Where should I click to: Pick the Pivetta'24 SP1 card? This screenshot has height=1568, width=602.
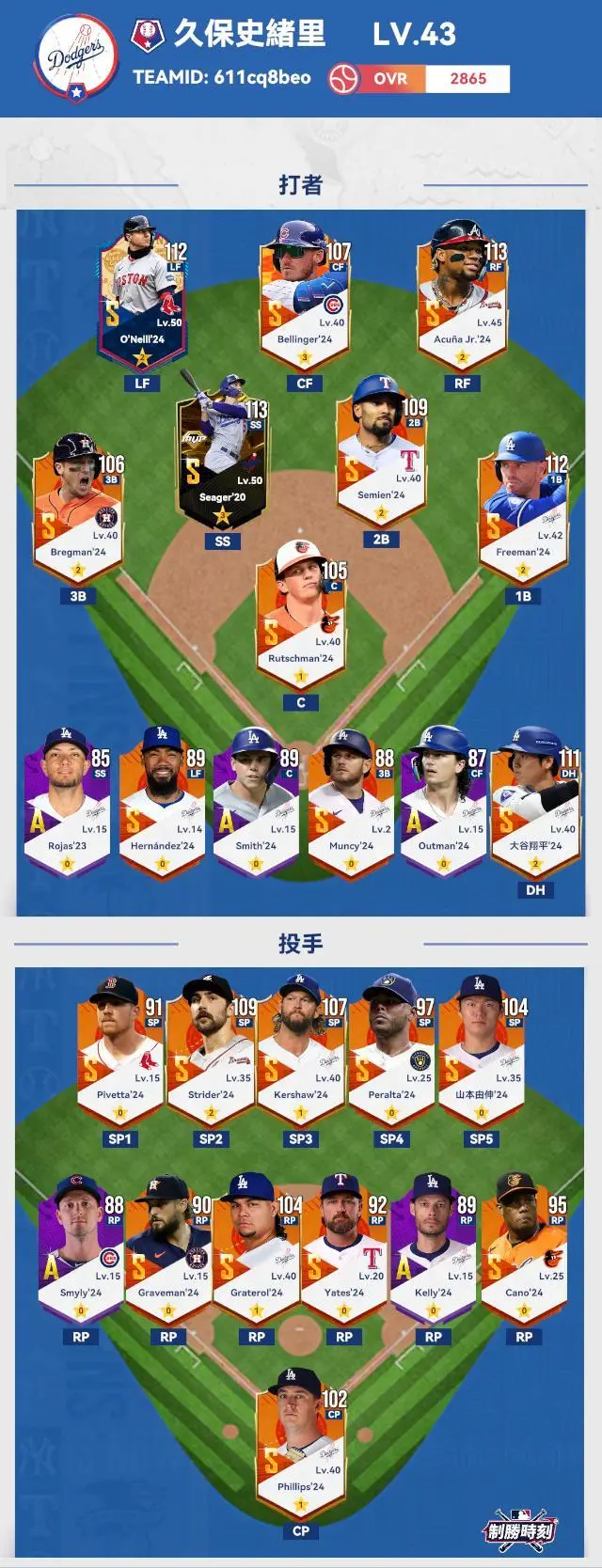tap(120, 1051)
